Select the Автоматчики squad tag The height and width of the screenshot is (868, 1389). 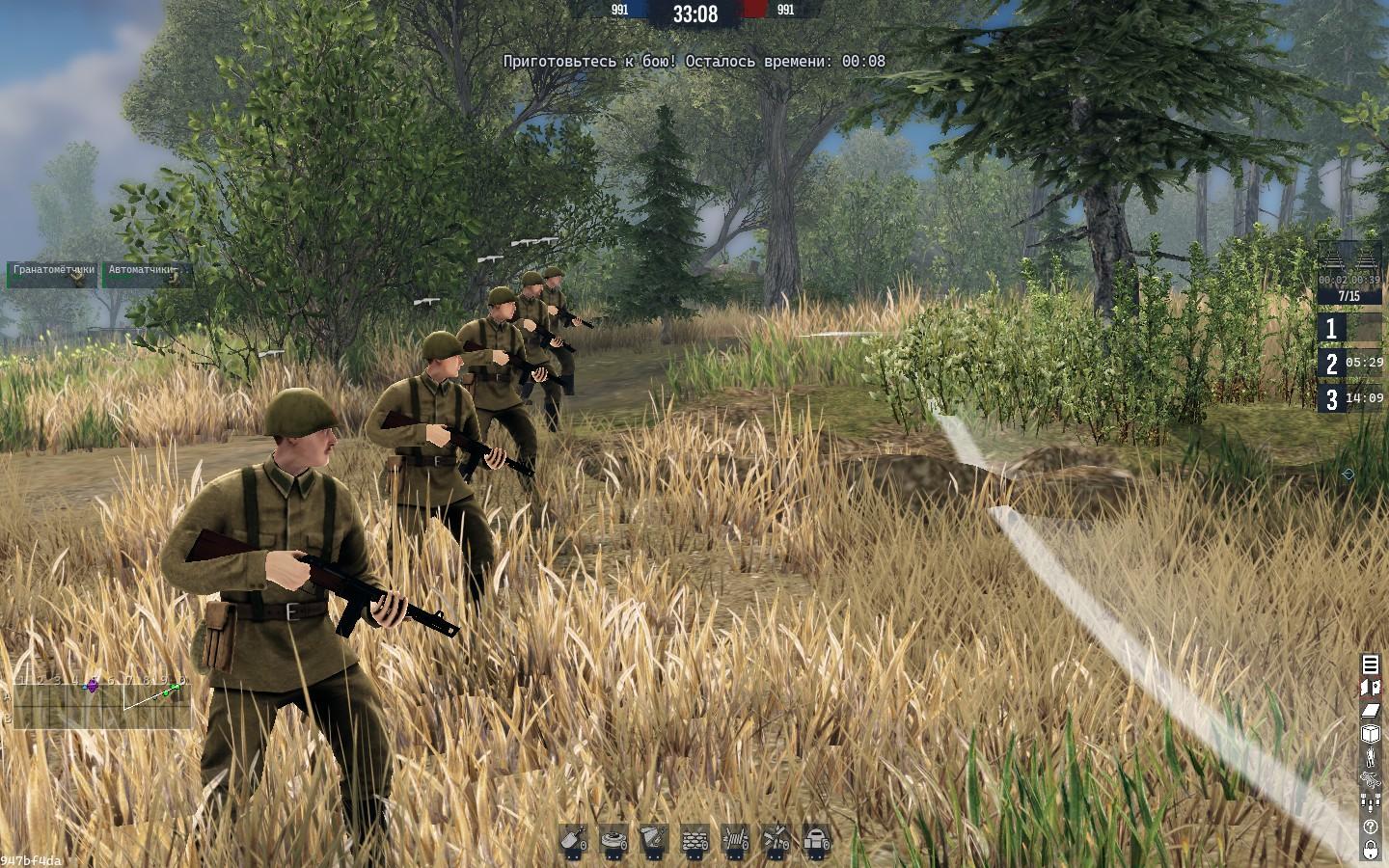point(146,274)
